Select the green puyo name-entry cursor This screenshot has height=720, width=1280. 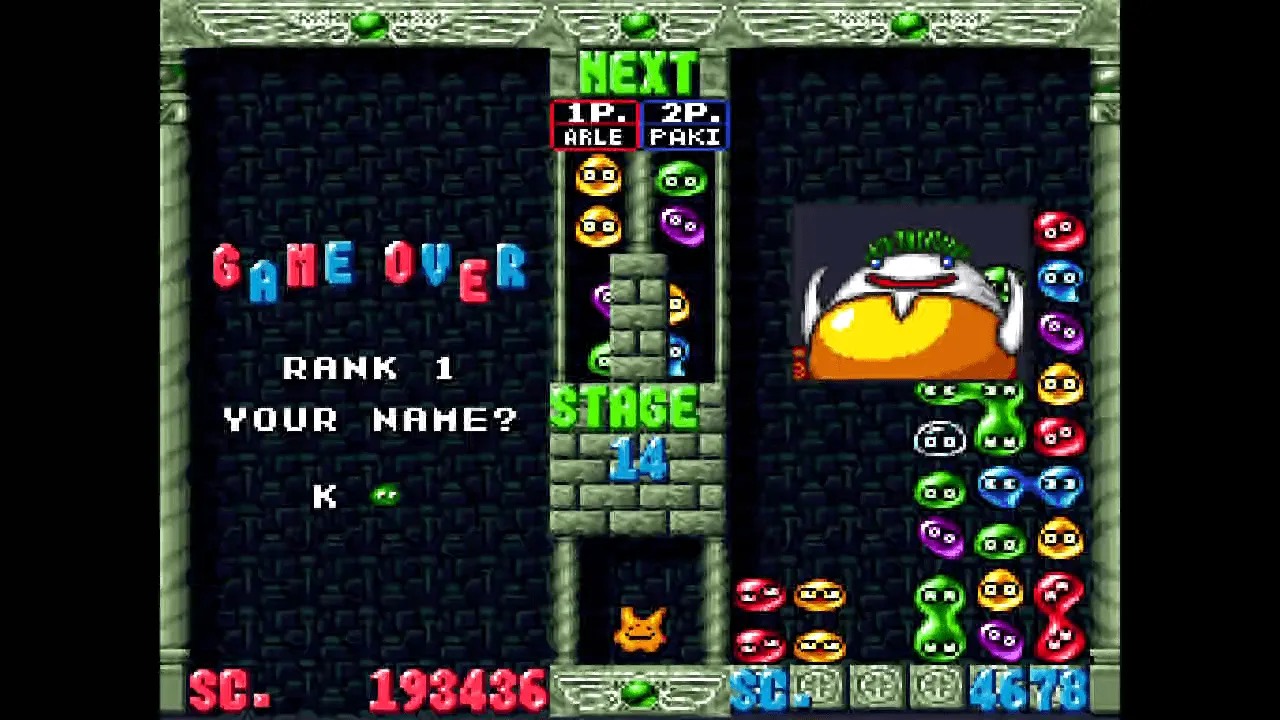[x=384, y=494]
